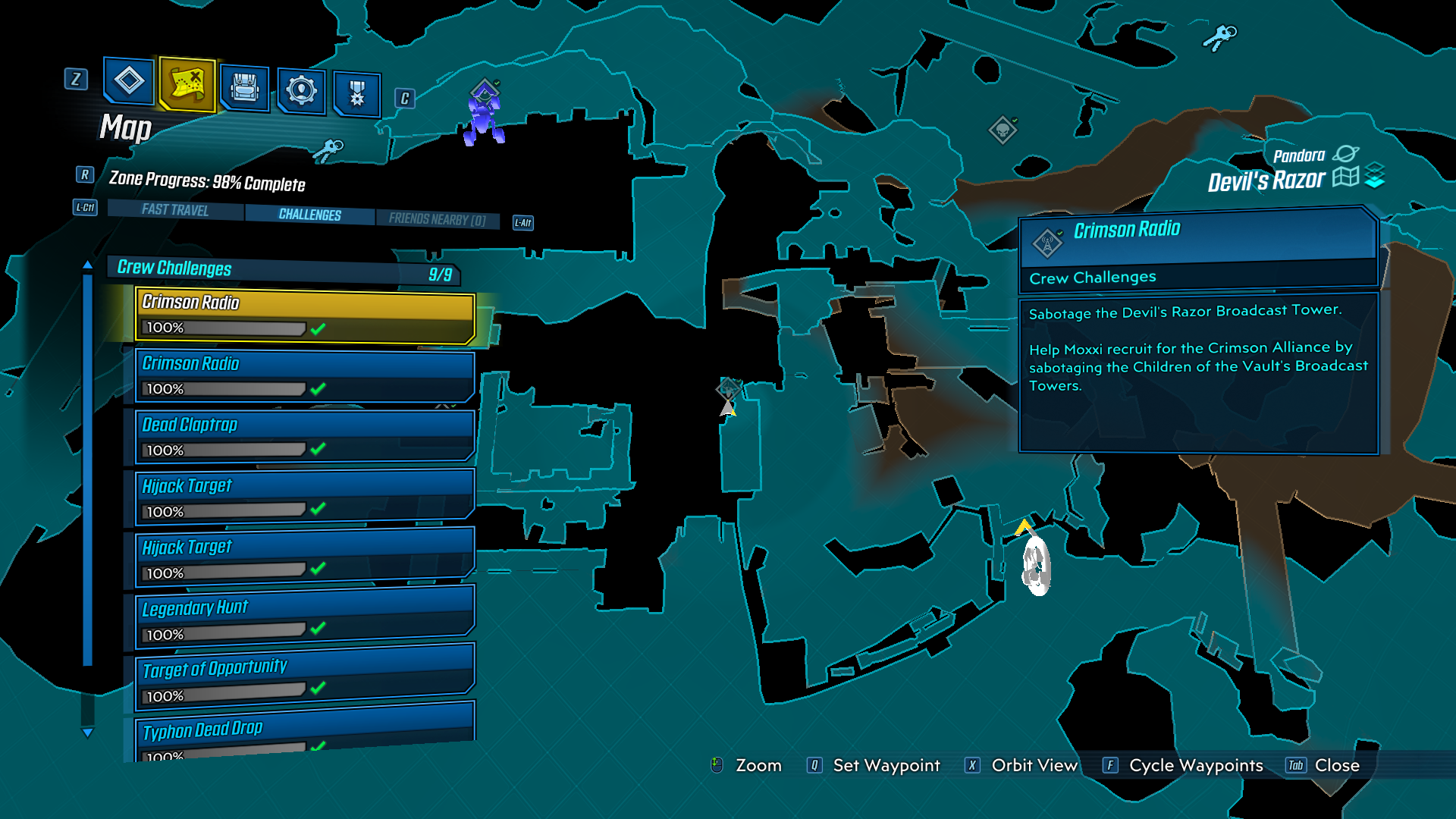Show the Friends Nearby tab

(x=437, y=219)
